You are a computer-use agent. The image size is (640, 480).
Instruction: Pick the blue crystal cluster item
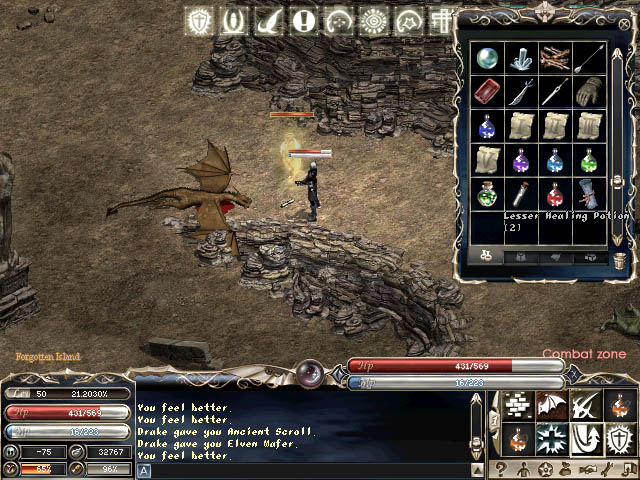point(521,59)
